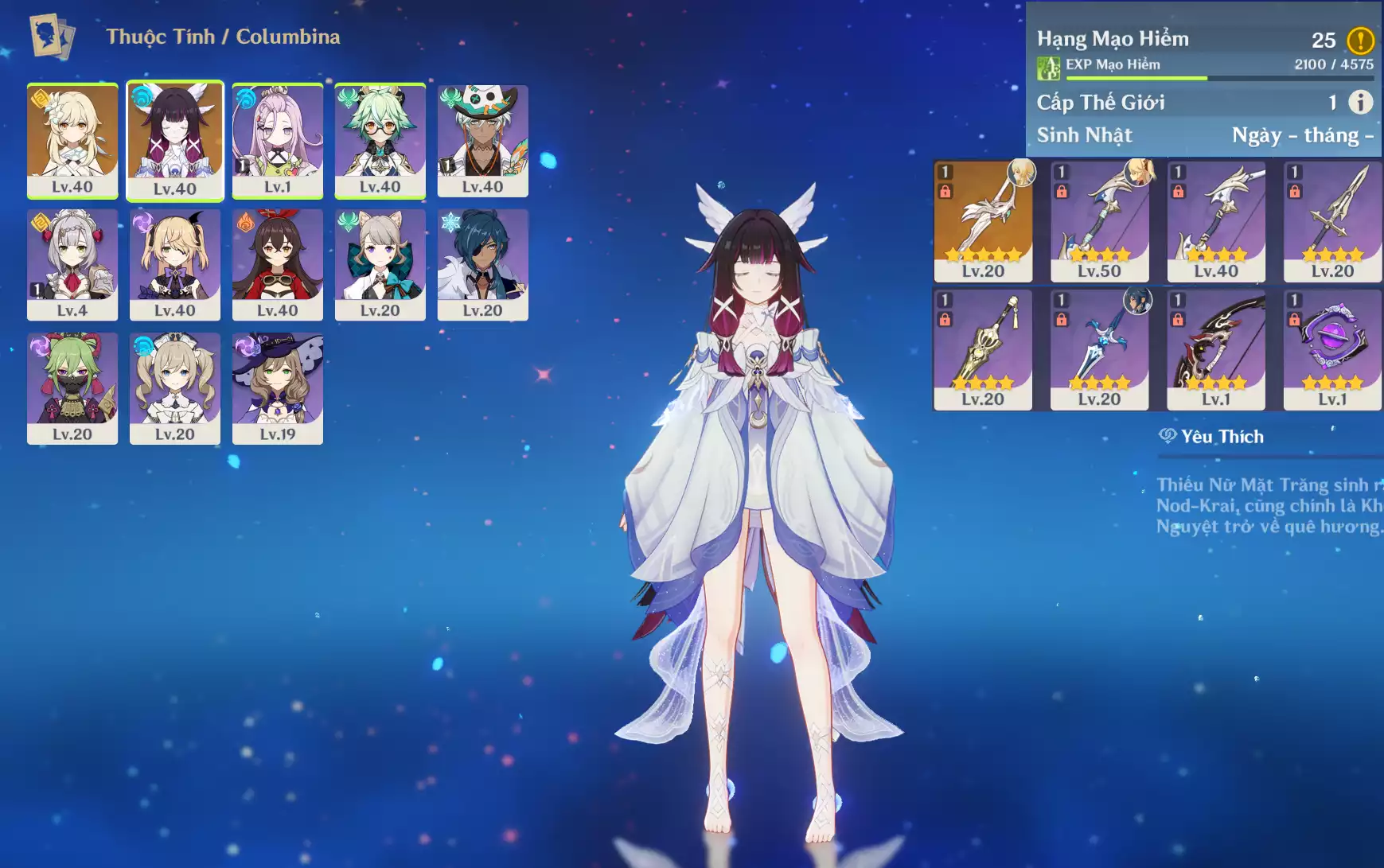Select Noelle's Lv.4 portrait
This screenshot has width=1384, height=868.
point(72,264)
